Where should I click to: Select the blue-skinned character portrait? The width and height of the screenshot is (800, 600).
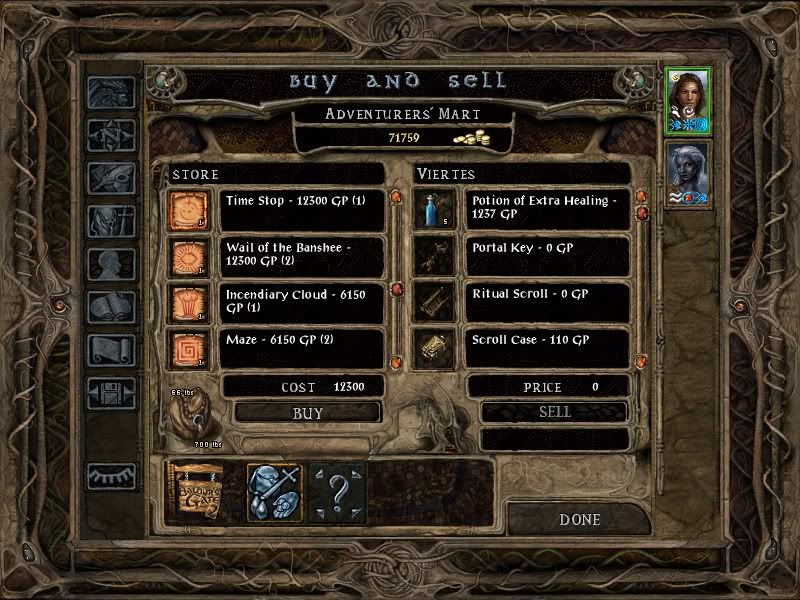coord(687,175)
